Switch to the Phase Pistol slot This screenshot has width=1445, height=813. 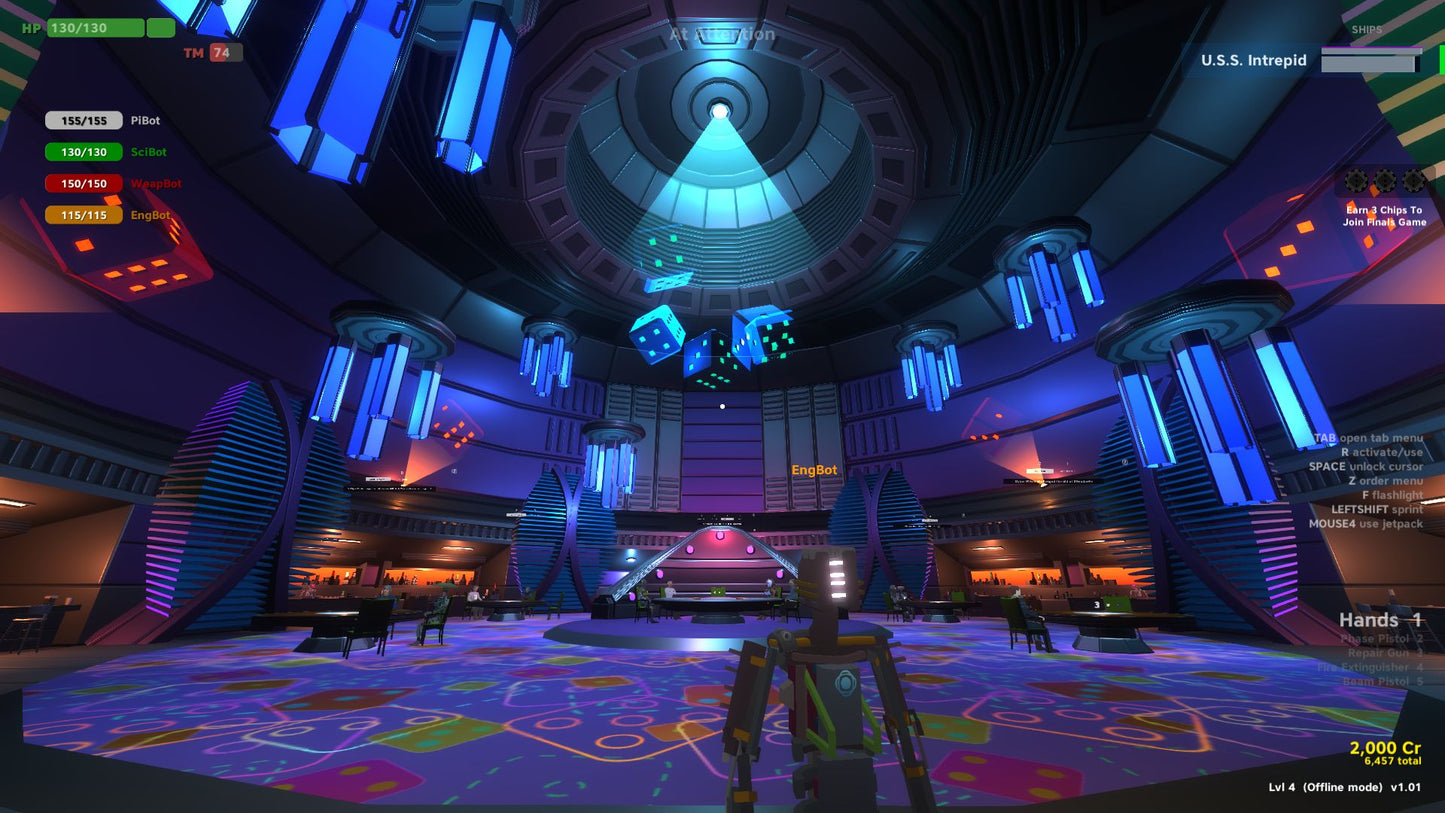[x=1379, y=639]
